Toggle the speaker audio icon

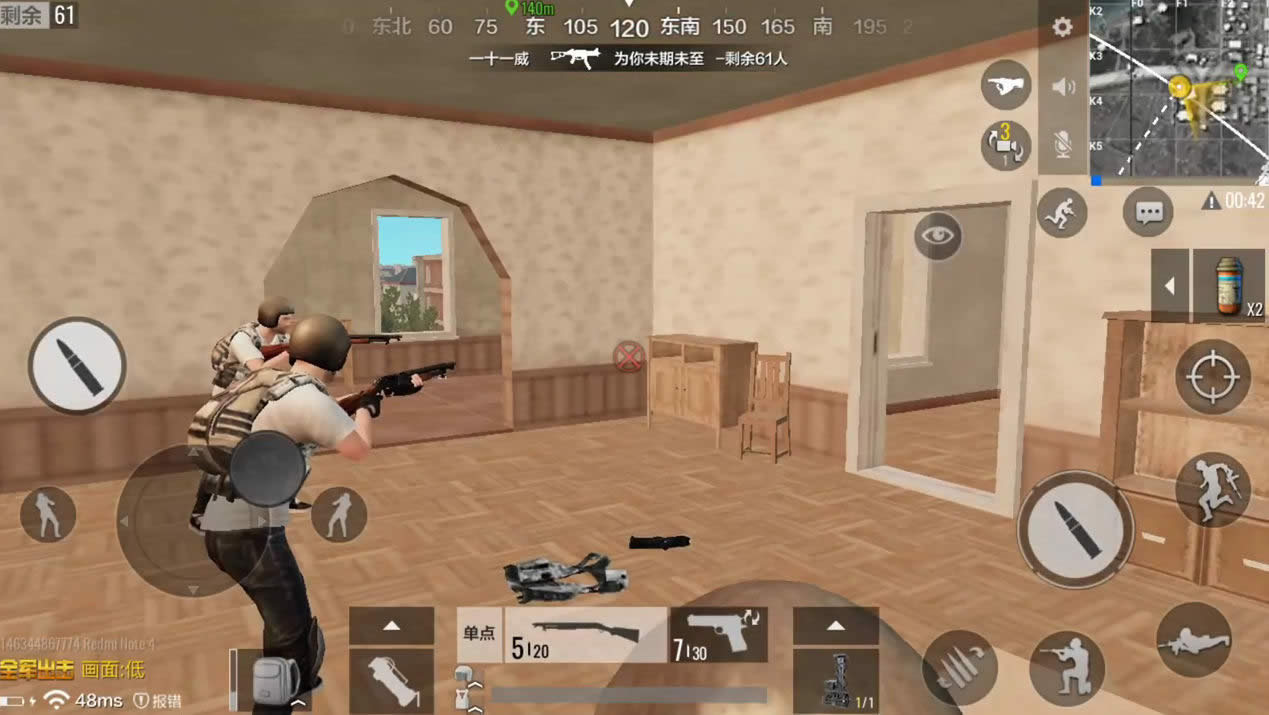(x=1063, y=87)
